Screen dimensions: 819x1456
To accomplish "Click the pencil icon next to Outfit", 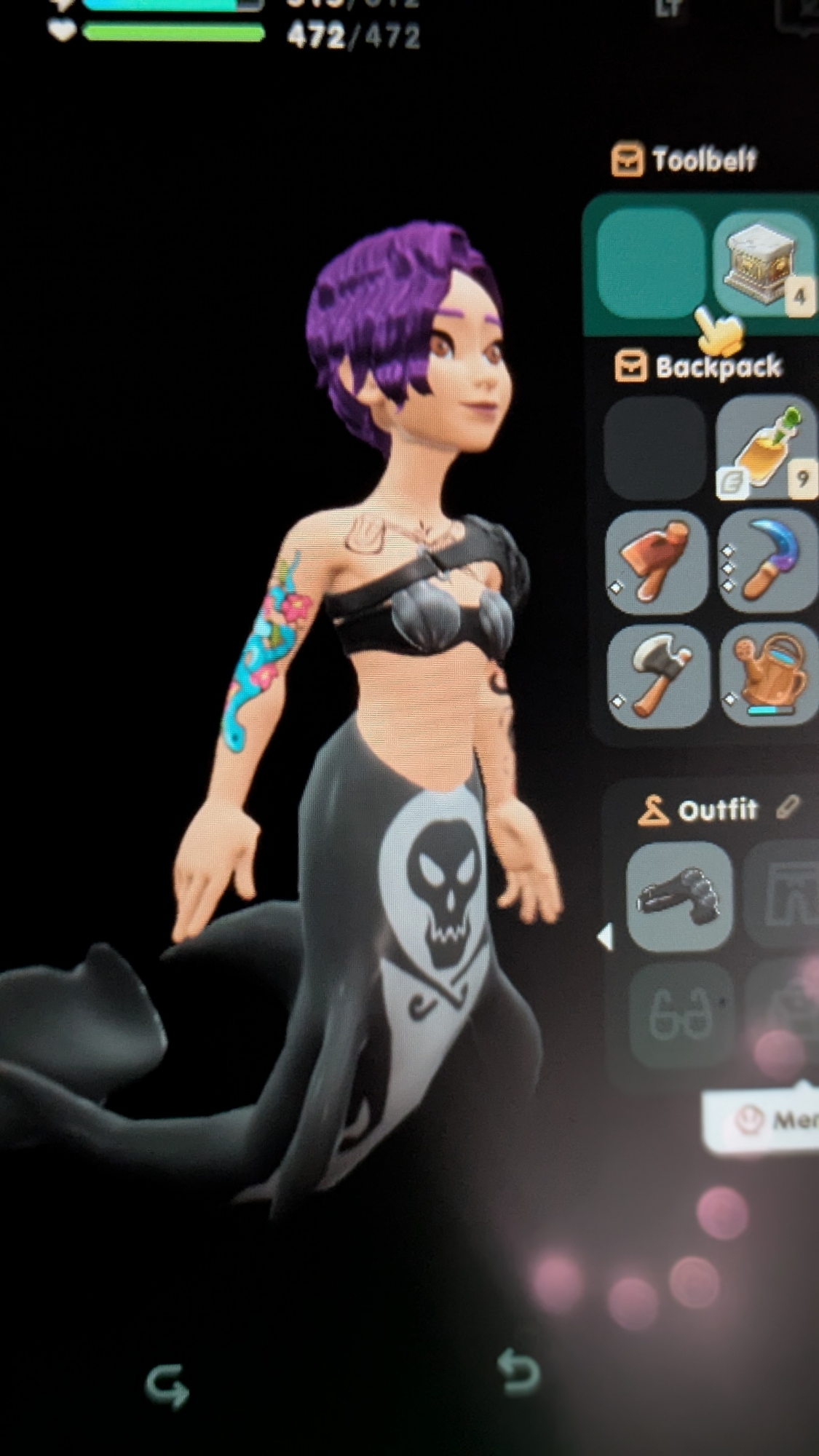I will (787, 807).
